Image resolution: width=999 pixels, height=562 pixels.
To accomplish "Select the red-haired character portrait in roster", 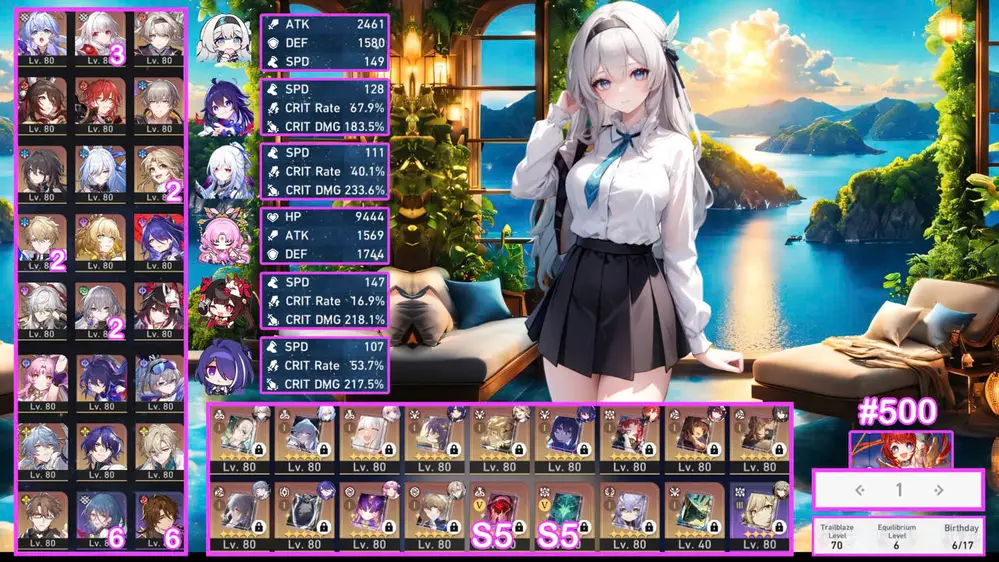I will 100,100.
